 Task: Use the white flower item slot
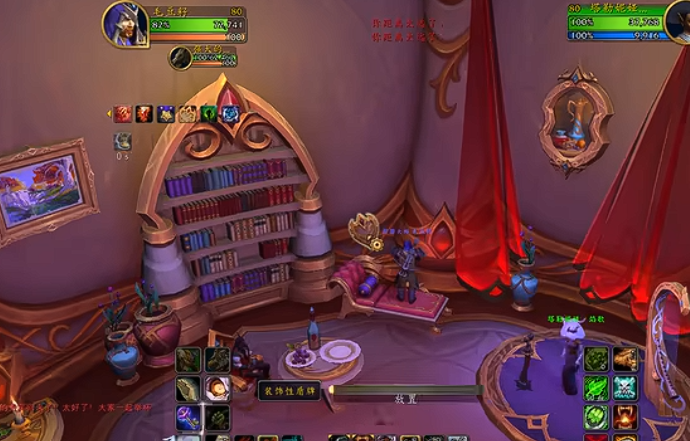(x=217, y=388)
